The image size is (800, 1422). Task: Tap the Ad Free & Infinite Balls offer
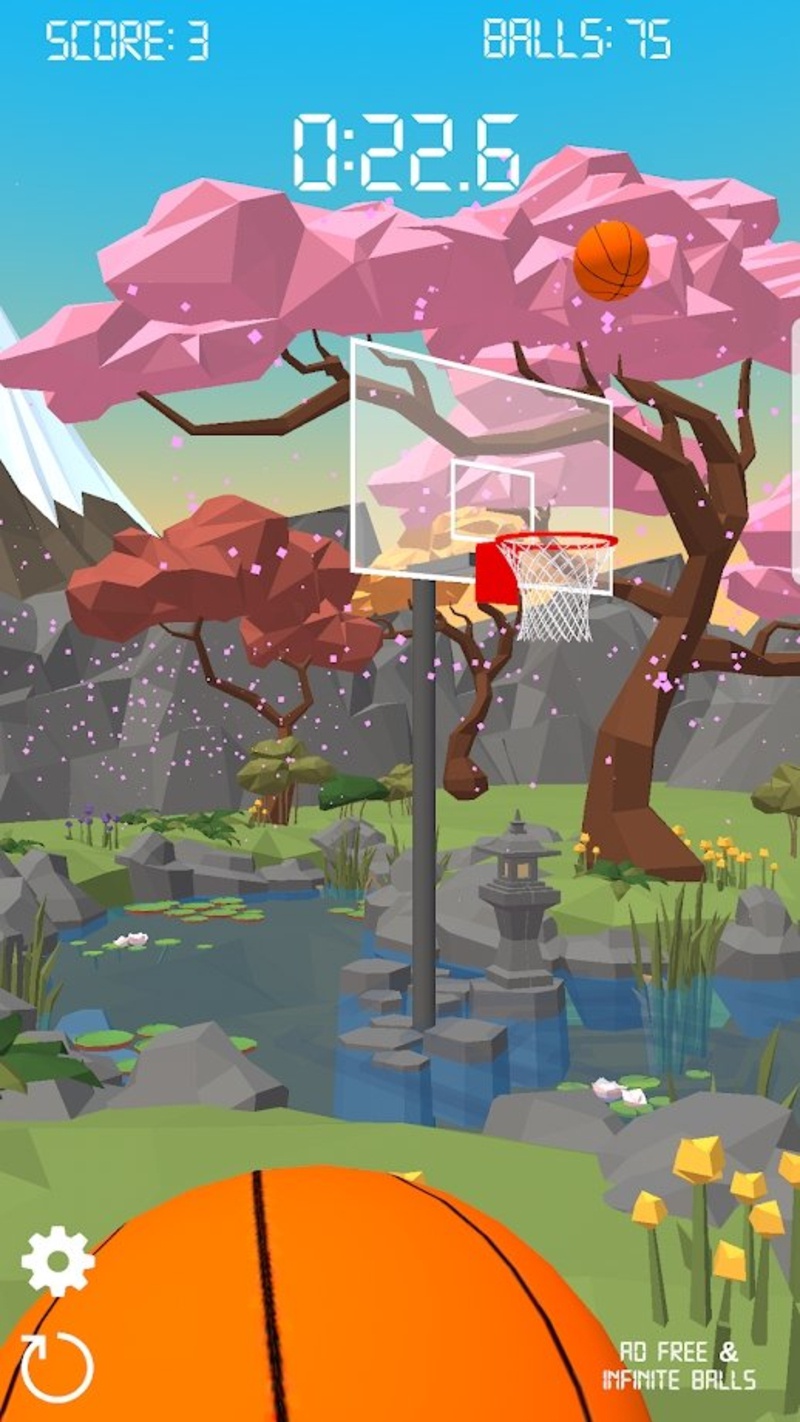point(678,1366)
